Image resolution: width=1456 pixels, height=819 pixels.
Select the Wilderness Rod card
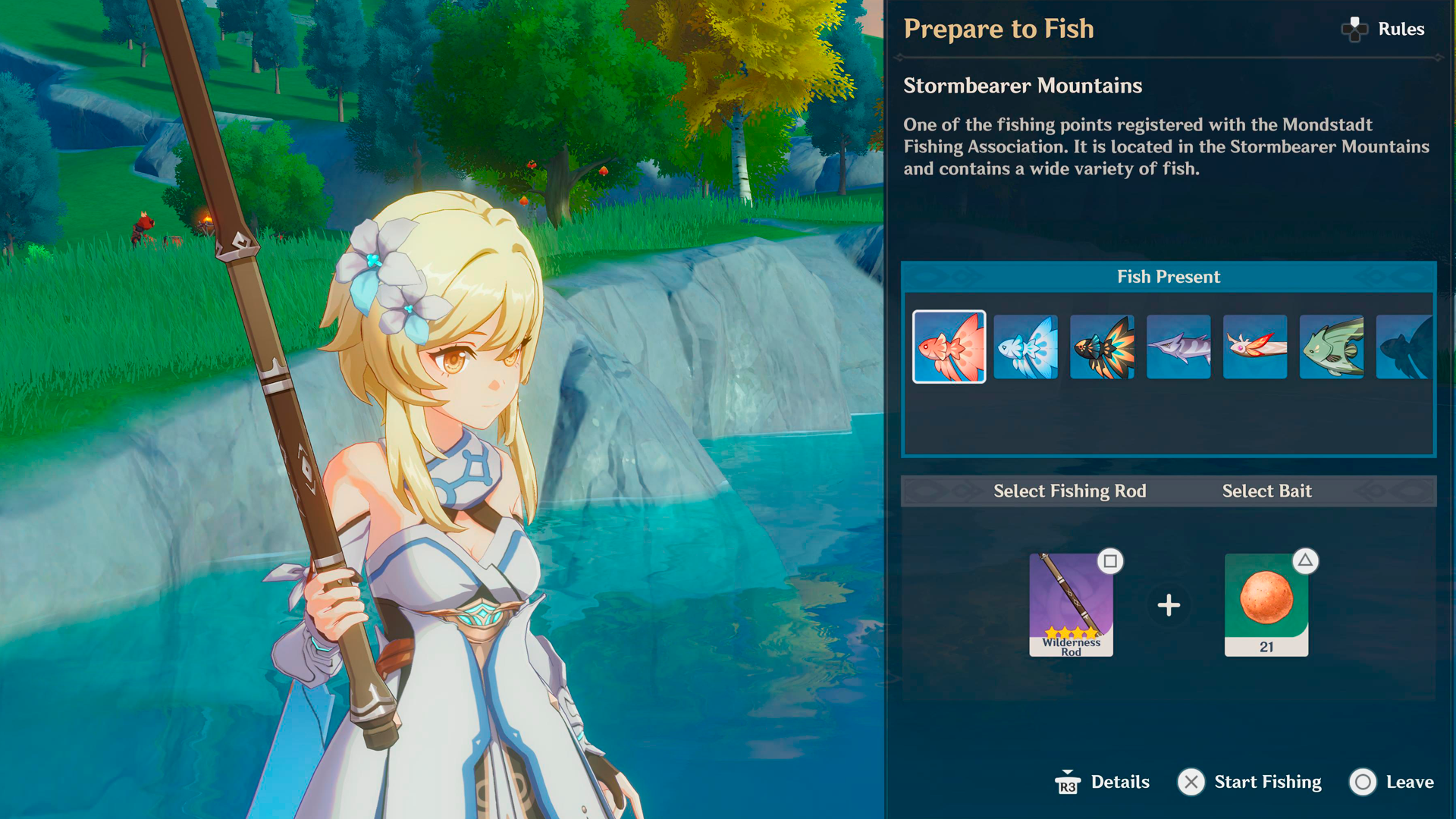pos(1070,605)
